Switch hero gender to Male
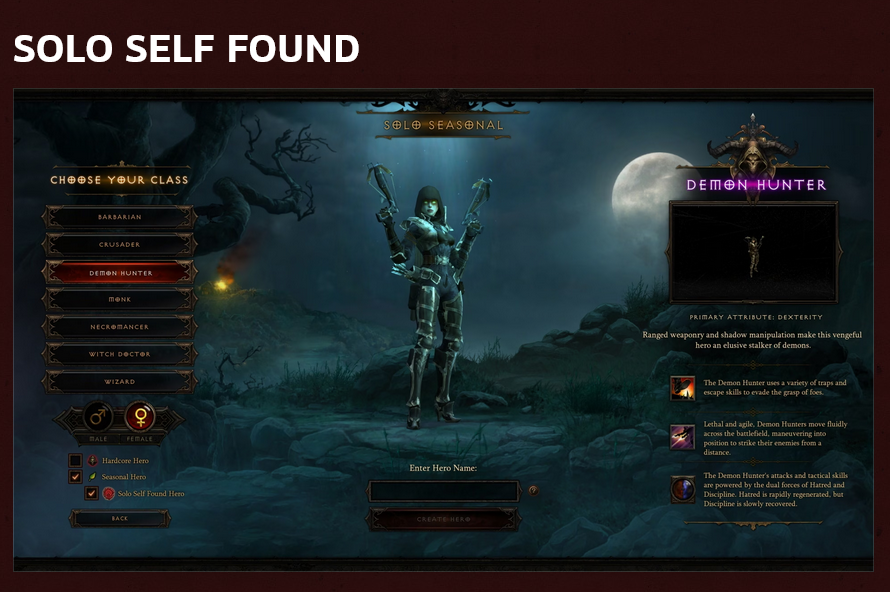Viewport: 890px width, 592px height. pyautogui.click(x=98, y=415)
